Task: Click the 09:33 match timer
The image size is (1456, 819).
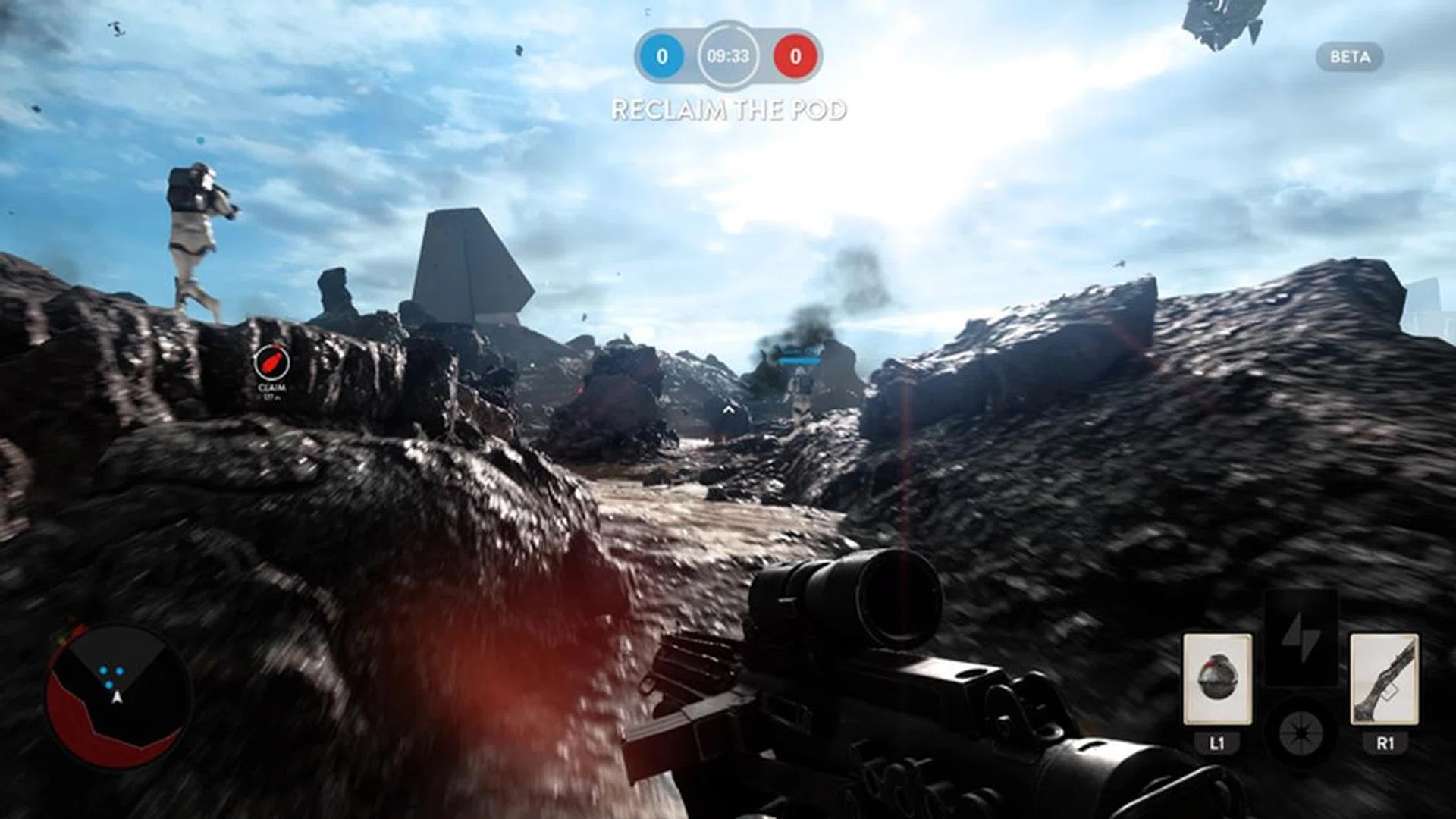Action: 729,55
